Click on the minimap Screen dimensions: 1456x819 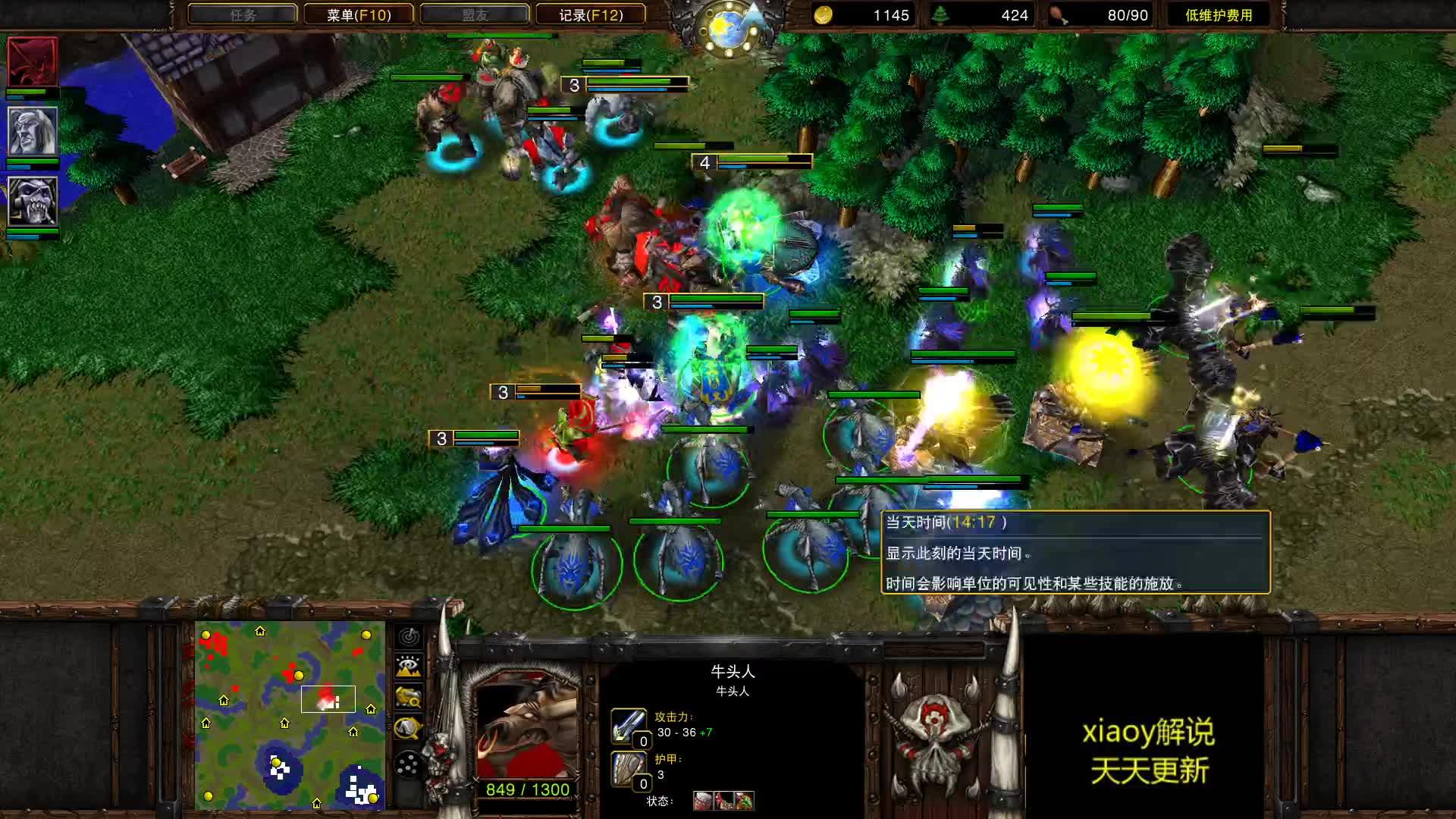pos(290,715)
